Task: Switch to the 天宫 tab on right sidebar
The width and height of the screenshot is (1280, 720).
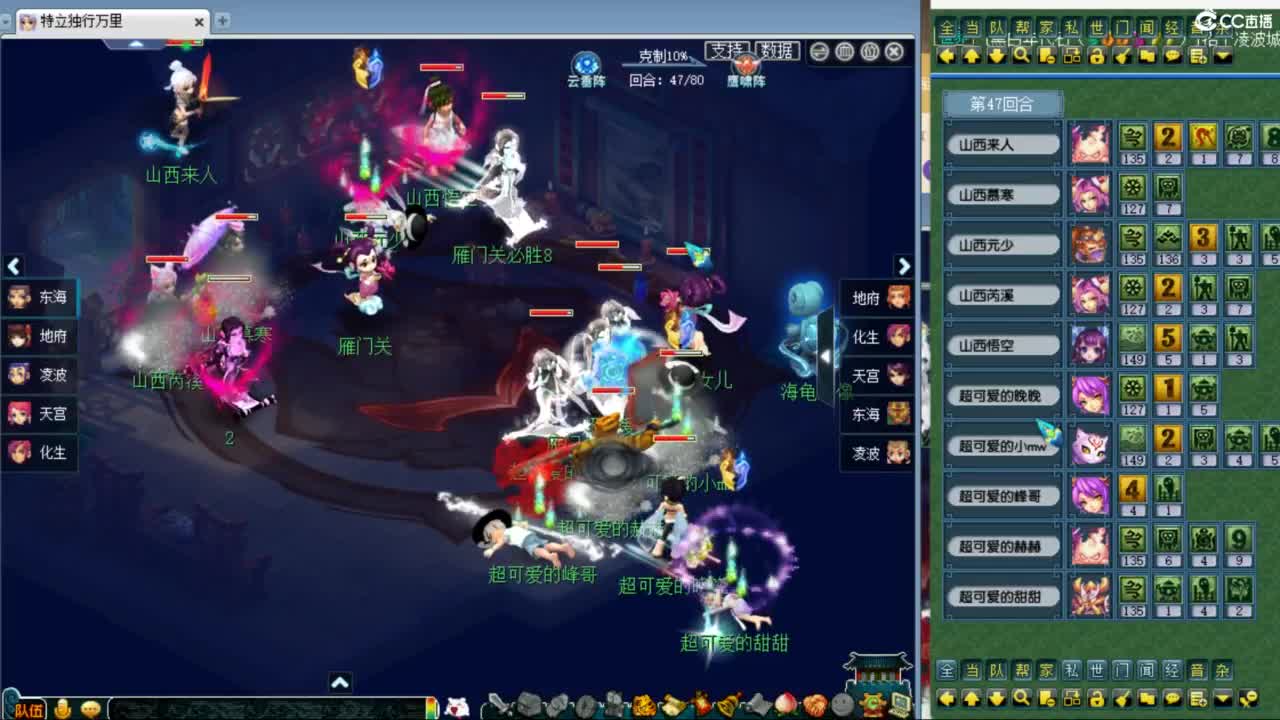Action: click(x=874, y=375)
